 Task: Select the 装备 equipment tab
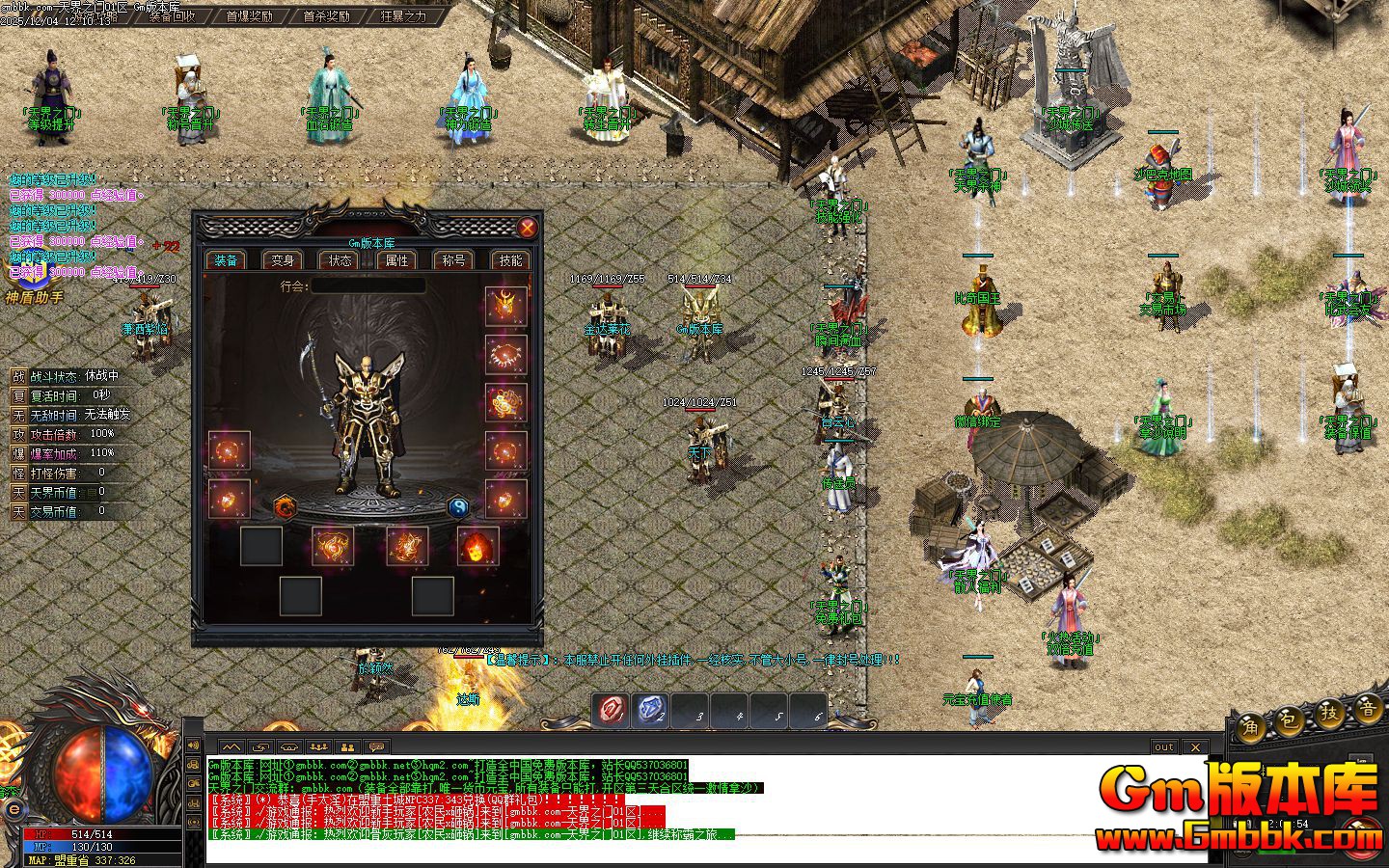(x=226, y=260)
